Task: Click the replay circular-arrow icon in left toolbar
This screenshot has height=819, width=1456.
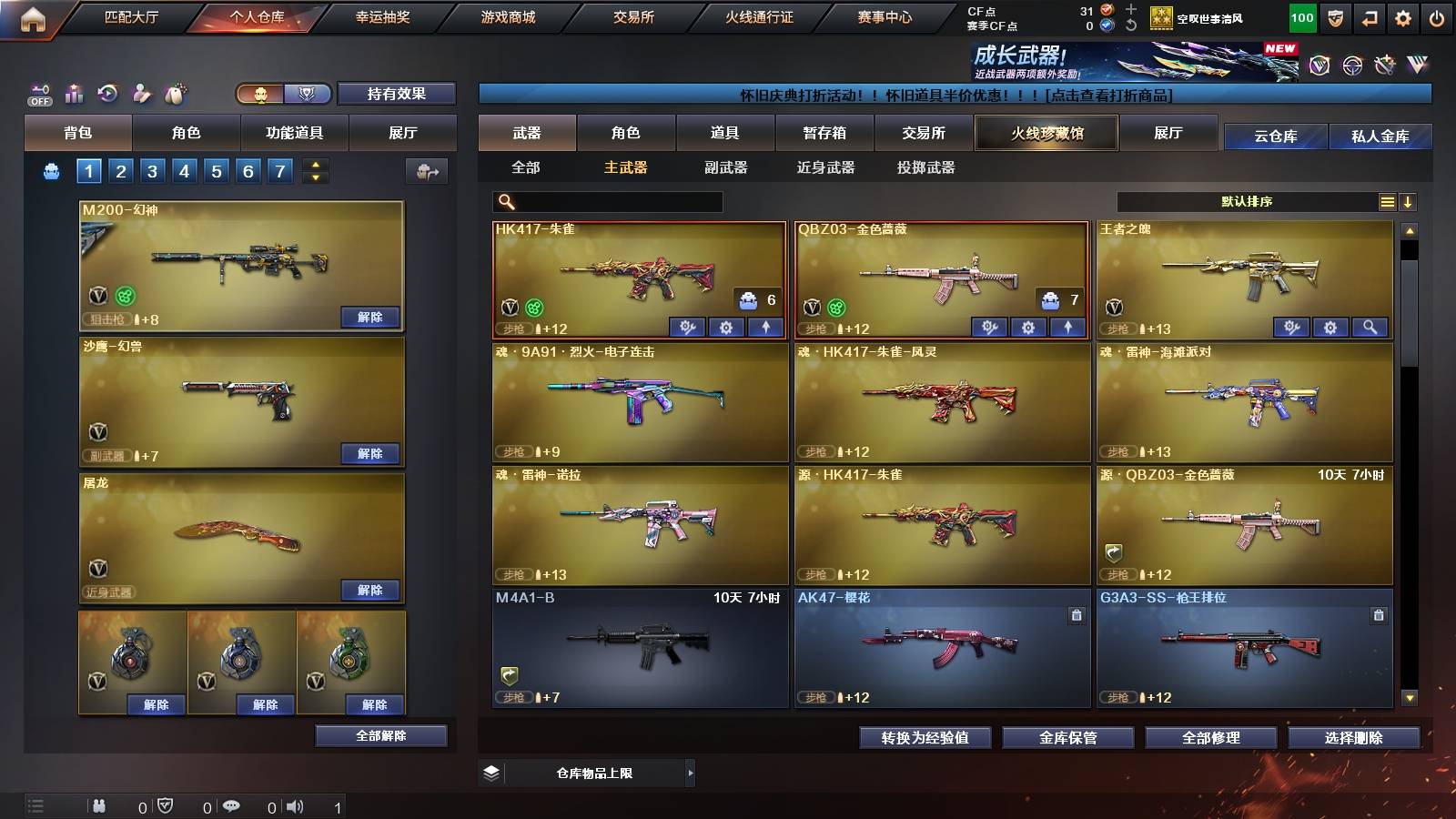Action: point(107,93)
